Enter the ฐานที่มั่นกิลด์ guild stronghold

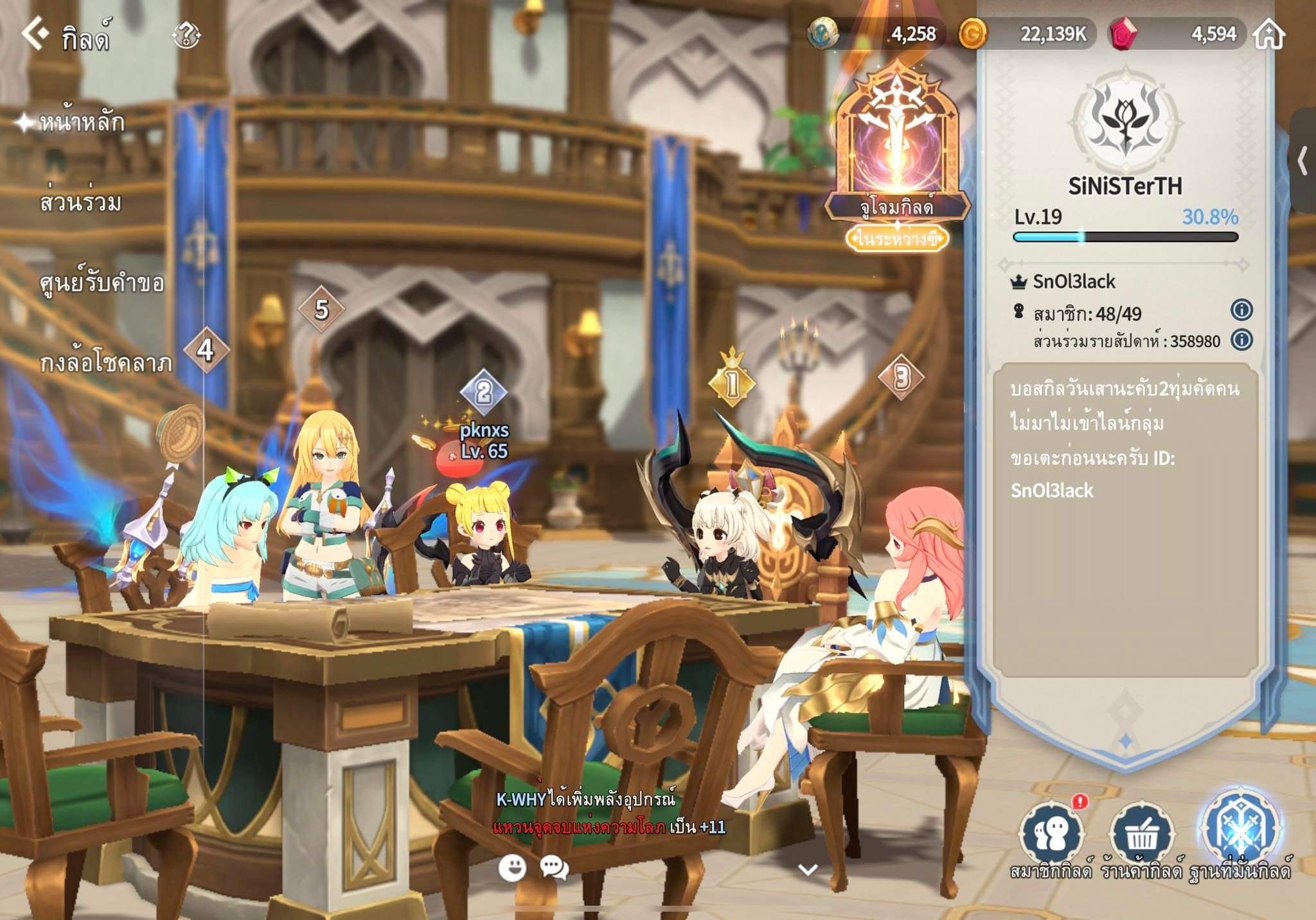pos(1240,833)
